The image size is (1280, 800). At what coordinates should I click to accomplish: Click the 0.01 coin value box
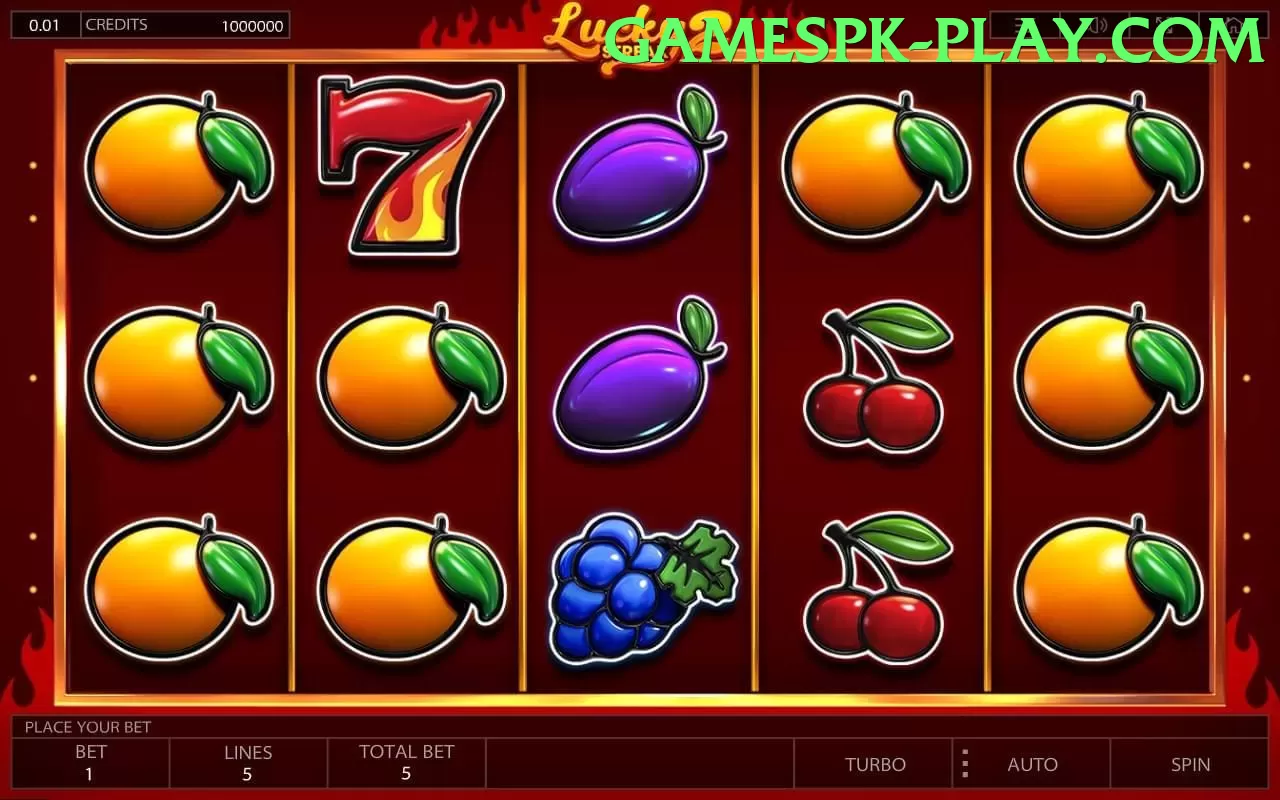[x=45, y=24]
